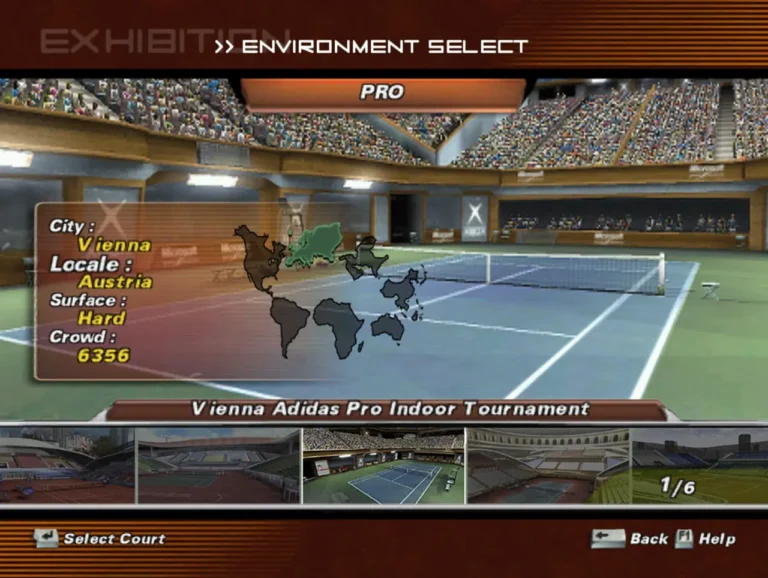Choose the round arena court thumbnail
768x578 pixels.
tap(547, 466)
